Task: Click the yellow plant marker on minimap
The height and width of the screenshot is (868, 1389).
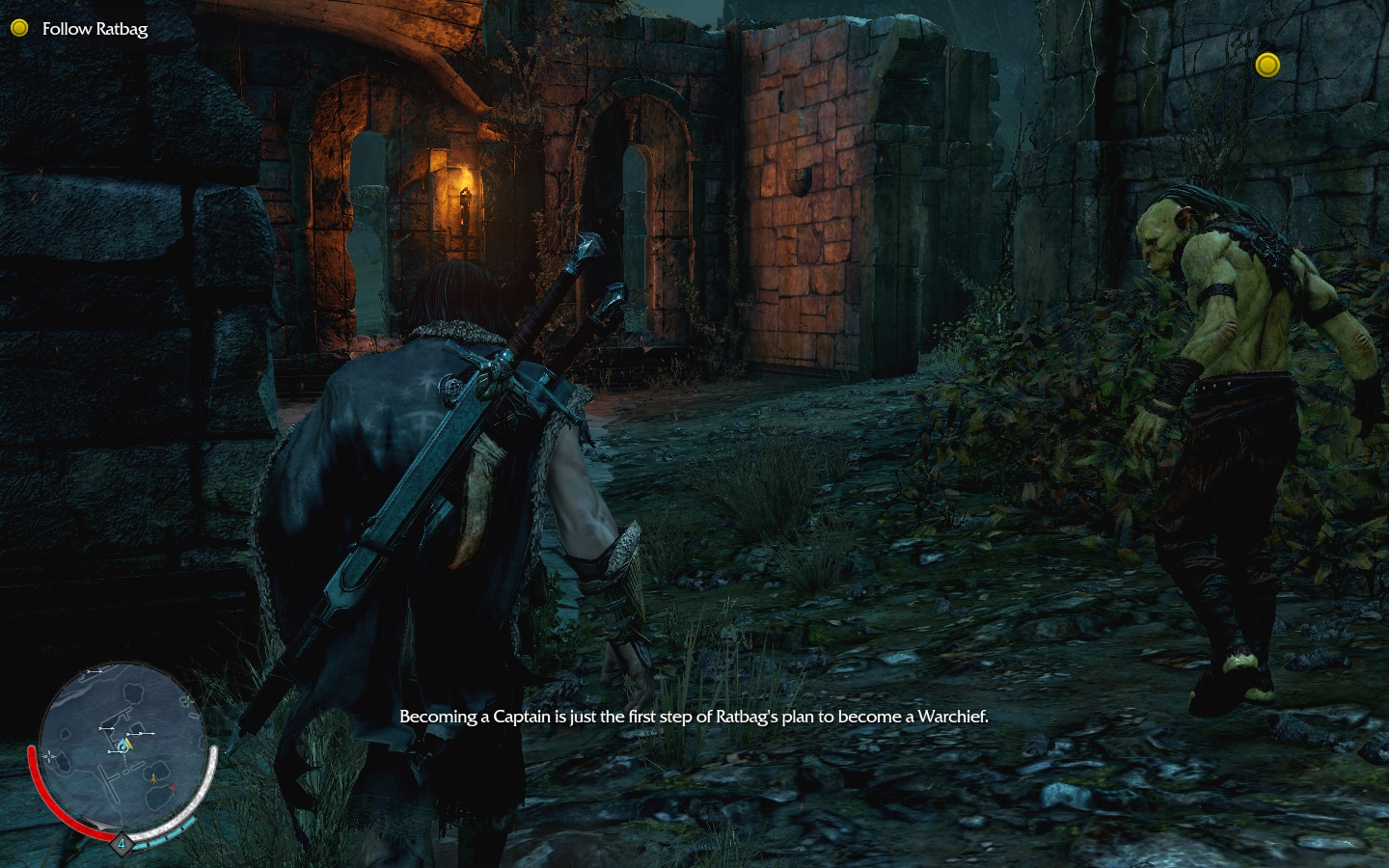Action: (153, 779)
